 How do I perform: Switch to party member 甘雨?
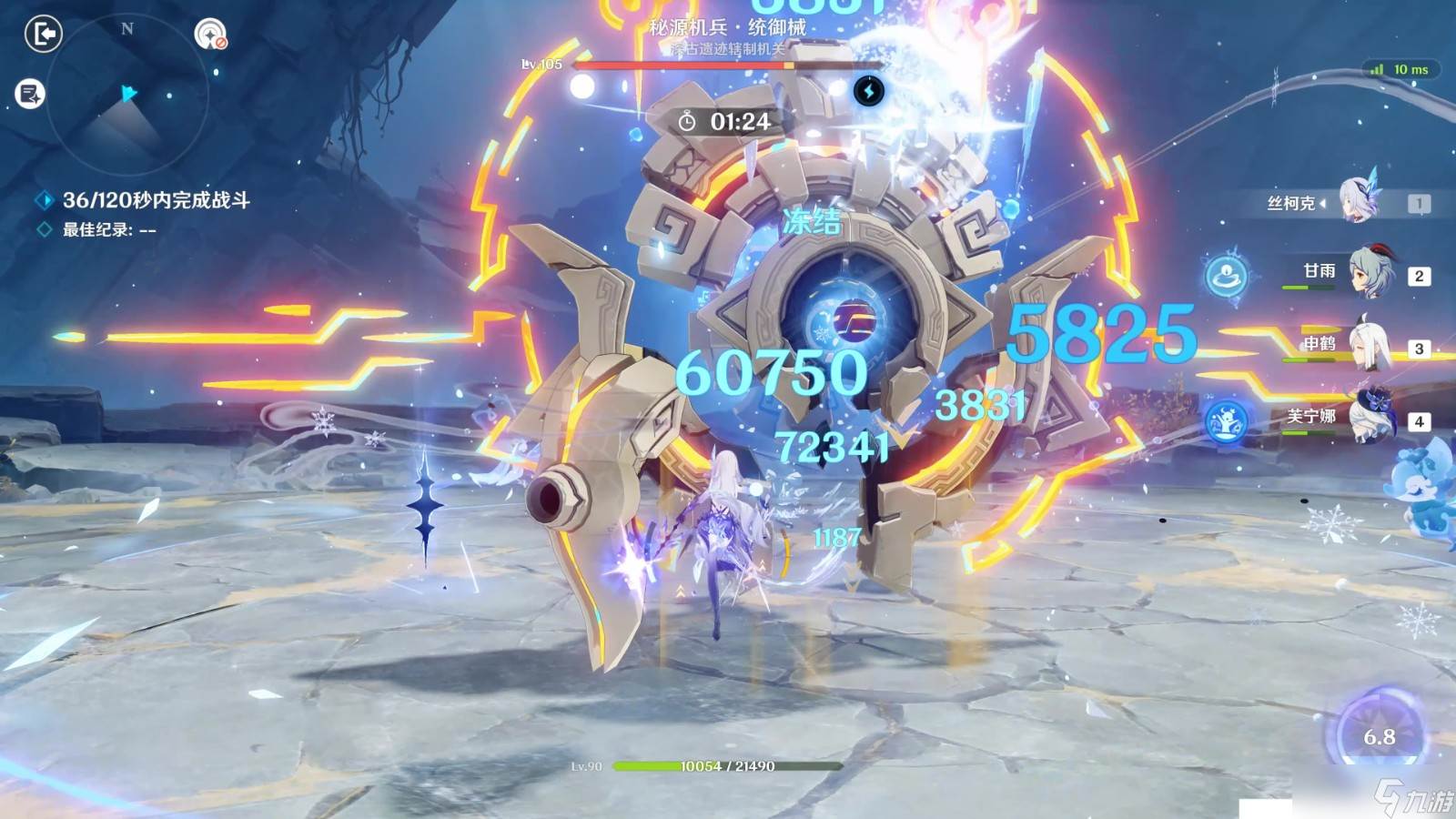[x=1368, y=272]
